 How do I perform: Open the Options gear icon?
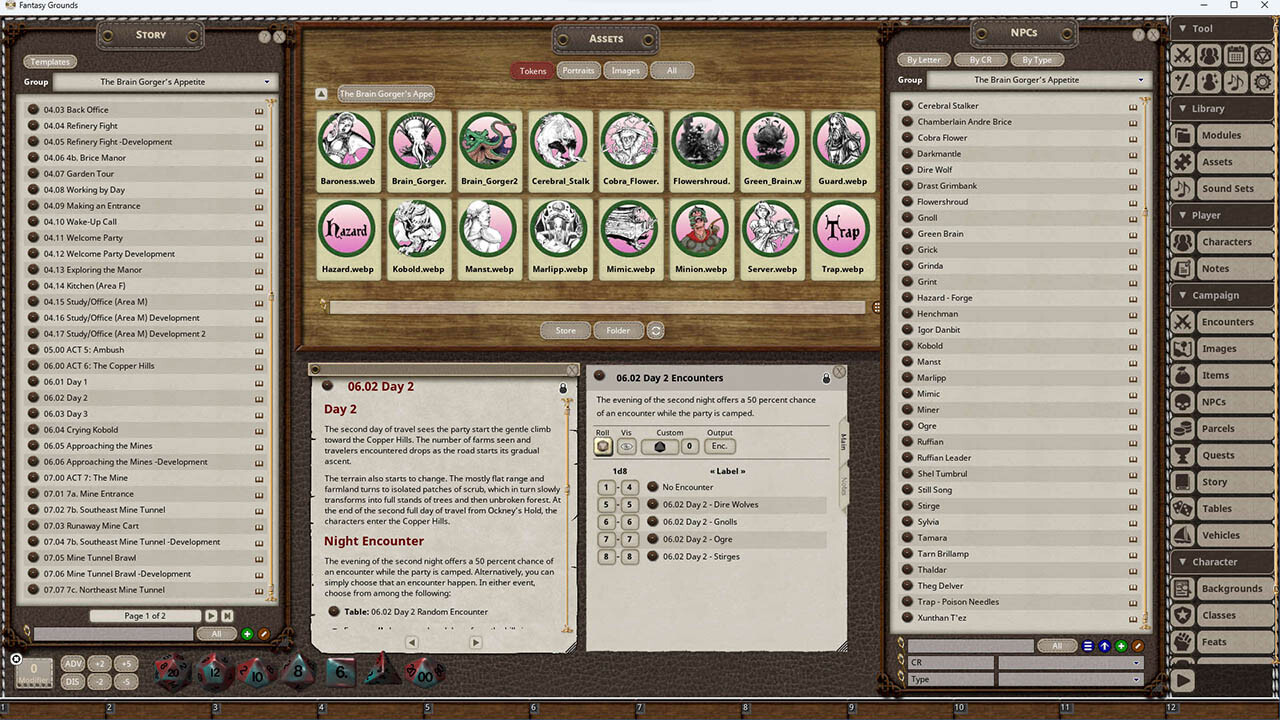[1261, 82]
